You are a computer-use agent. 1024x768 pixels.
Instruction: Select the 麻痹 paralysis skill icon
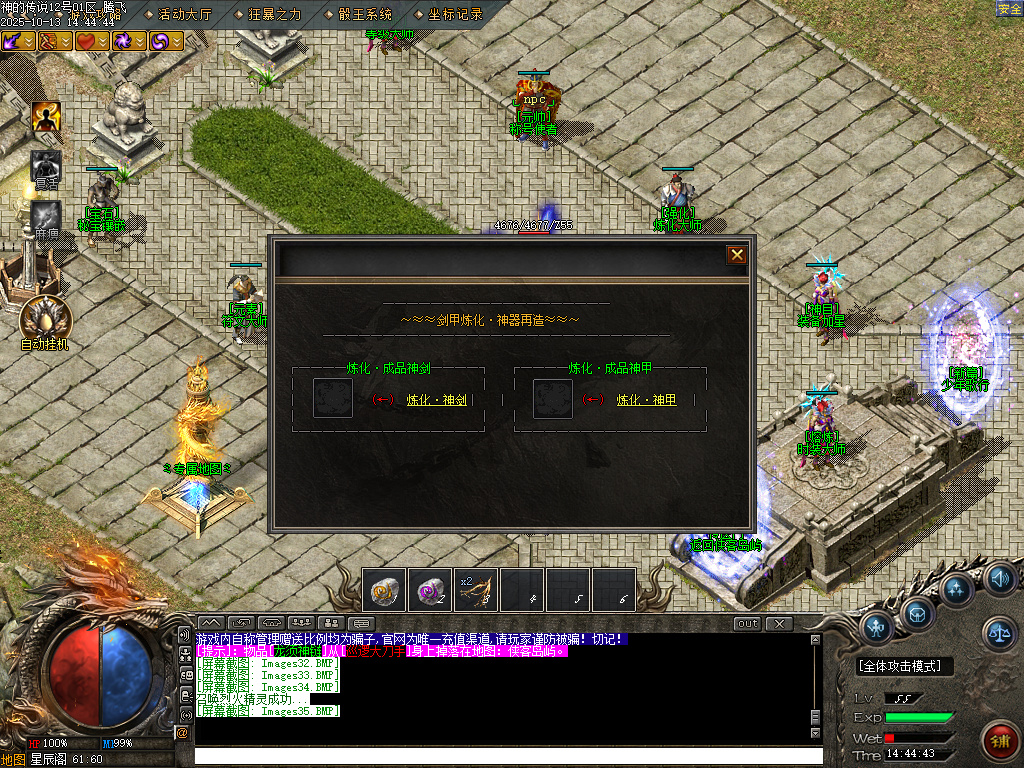click(46, 216)
